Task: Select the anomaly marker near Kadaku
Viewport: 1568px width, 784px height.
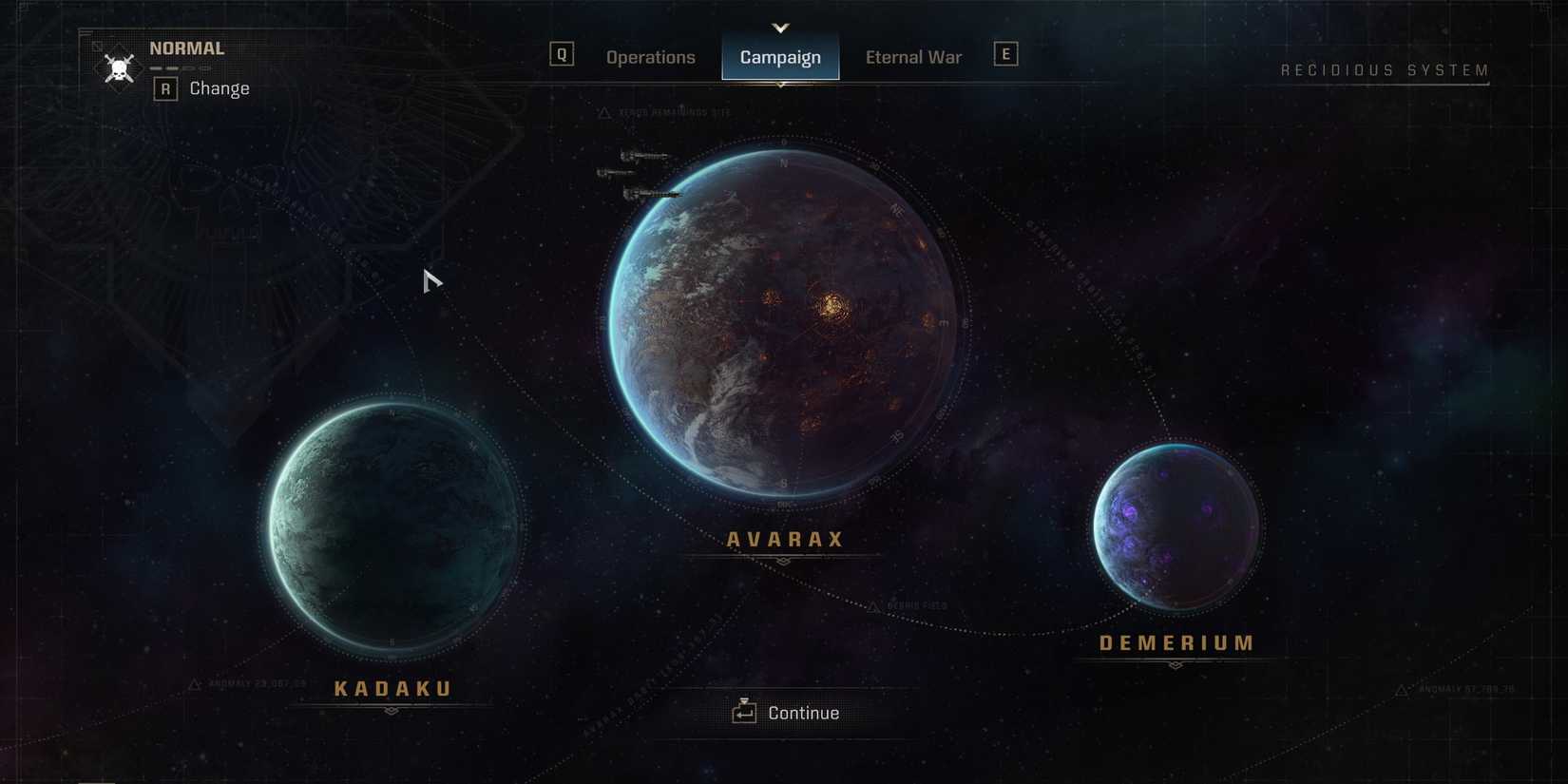Action: click(195, 684)
